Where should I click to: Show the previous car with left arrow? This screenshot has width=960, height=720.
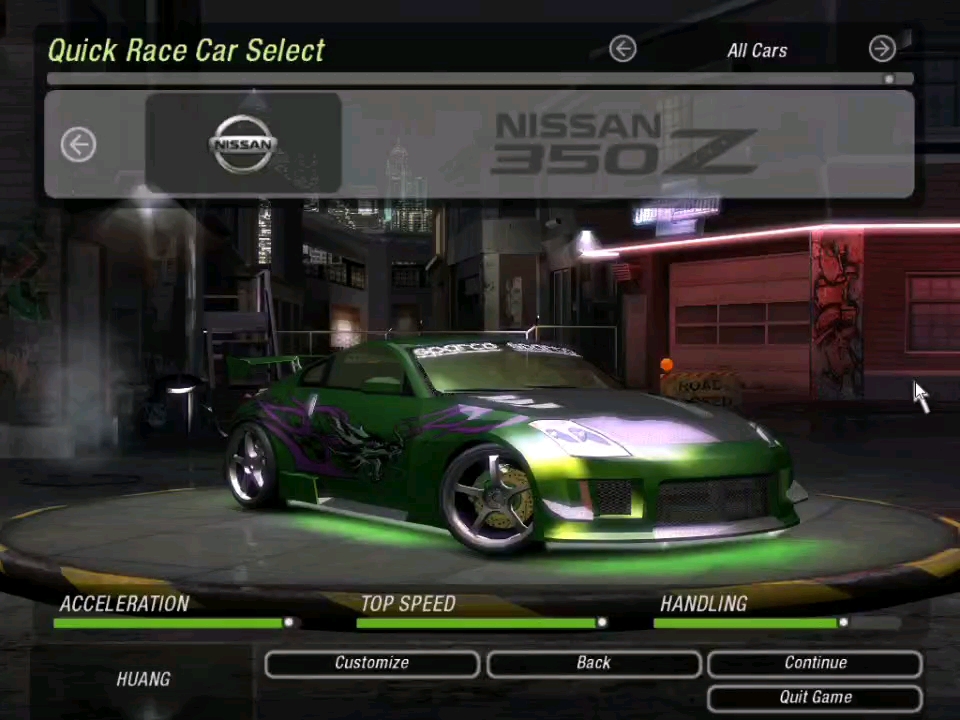pyautogui.click(x=78, y=145)
